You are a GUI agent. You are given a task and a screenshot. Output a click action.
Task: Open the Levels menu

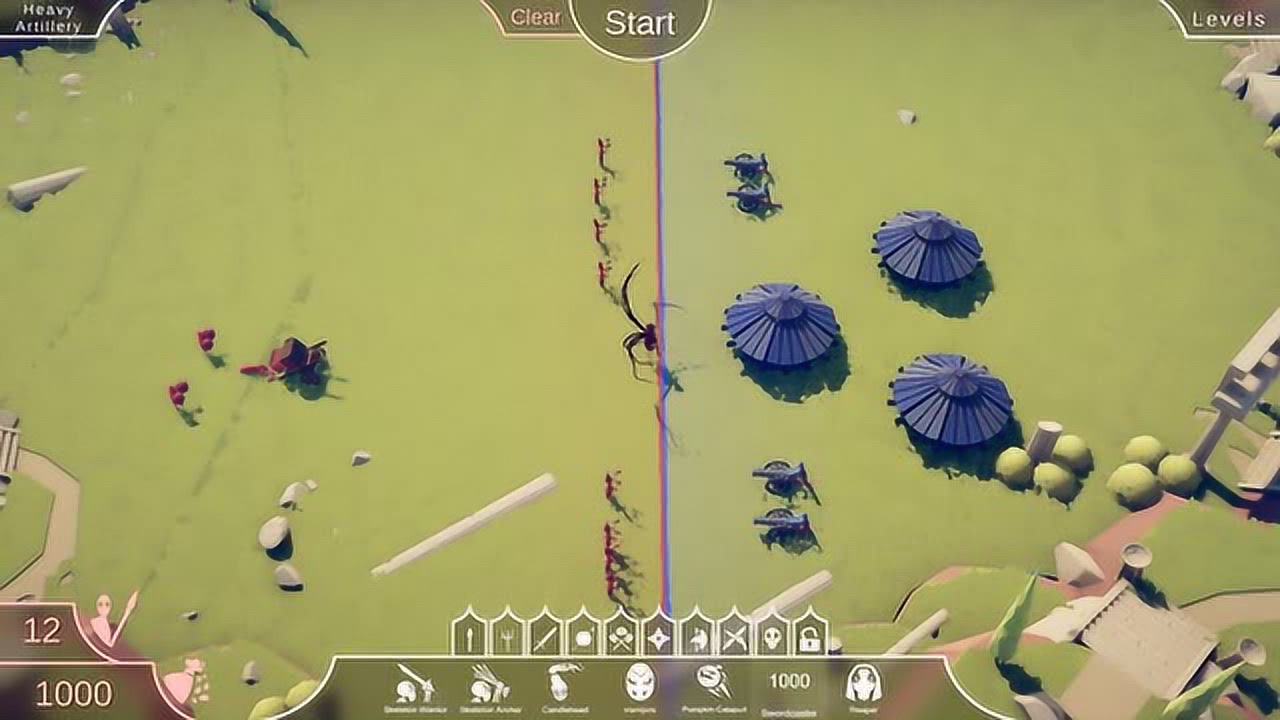[1229, 19]
